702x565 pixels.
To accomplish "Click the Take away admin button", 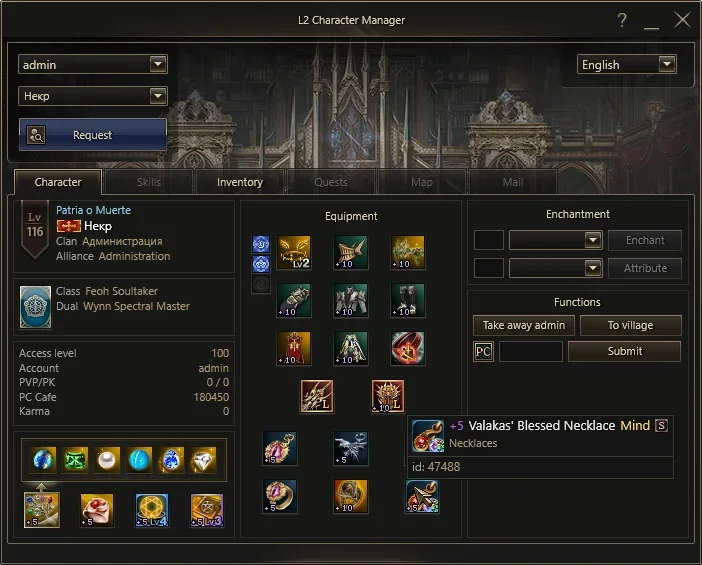I will point(524,326).
